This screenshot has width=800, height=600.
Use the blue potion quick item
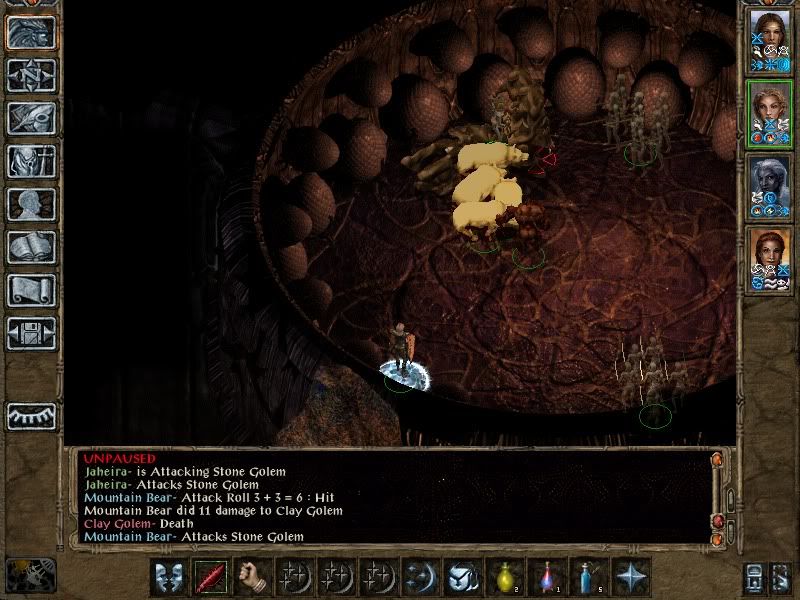click(x=589, y=577)
